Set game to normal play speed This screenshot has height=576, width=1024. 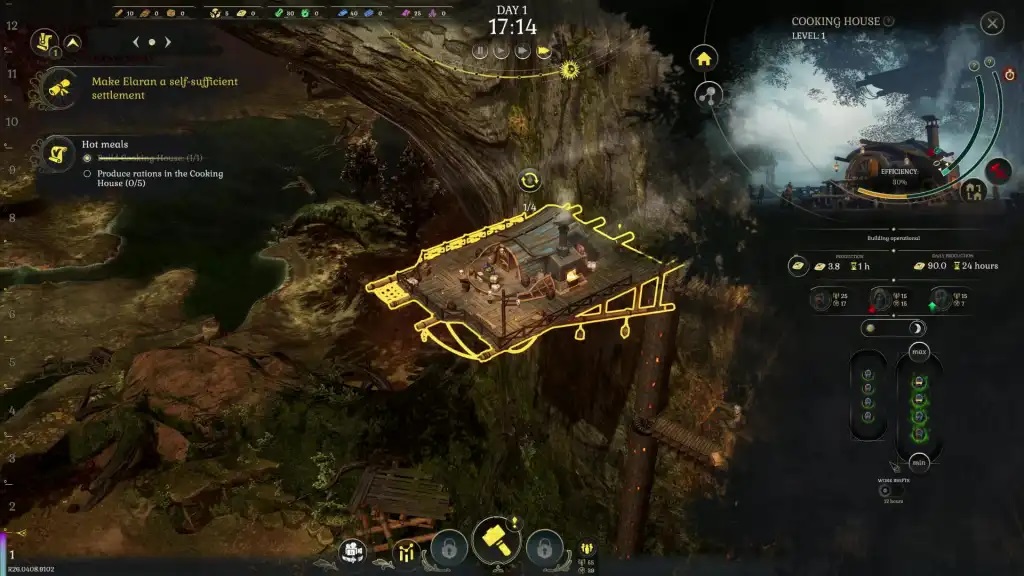tap(500, 51)
